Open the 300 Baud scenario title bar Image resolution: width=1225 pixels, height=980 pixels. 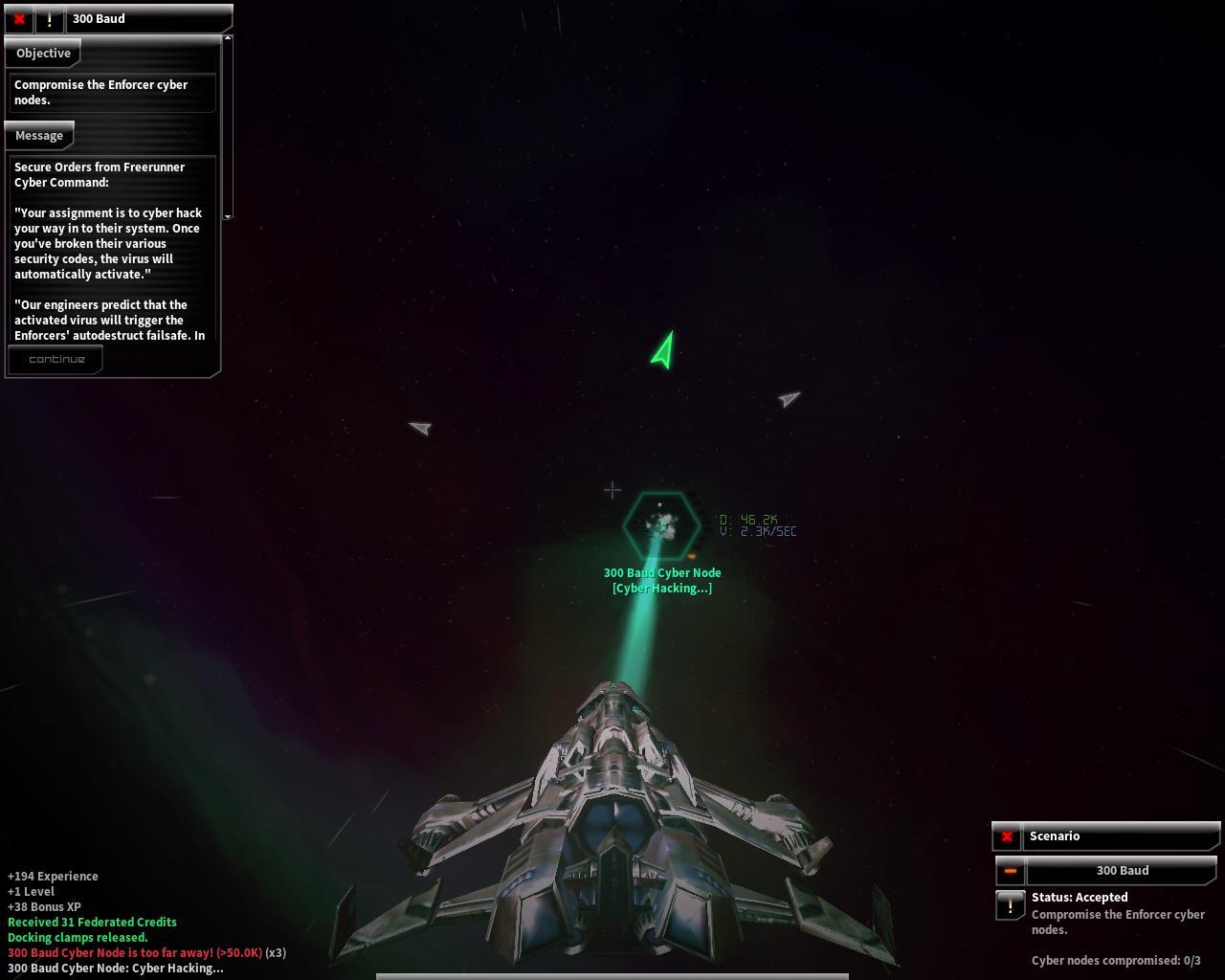(x=1122, y=871)
